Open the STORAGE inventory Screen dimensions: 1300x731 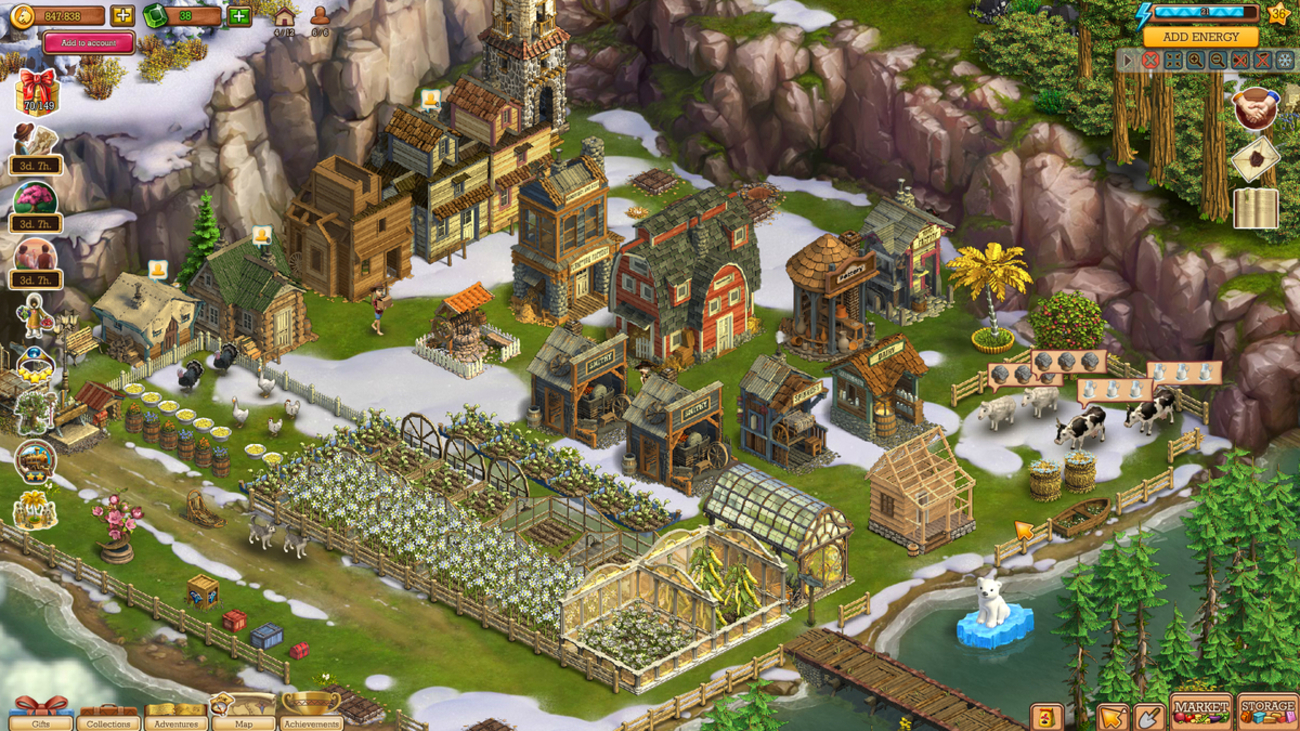tap(1267, 711)
